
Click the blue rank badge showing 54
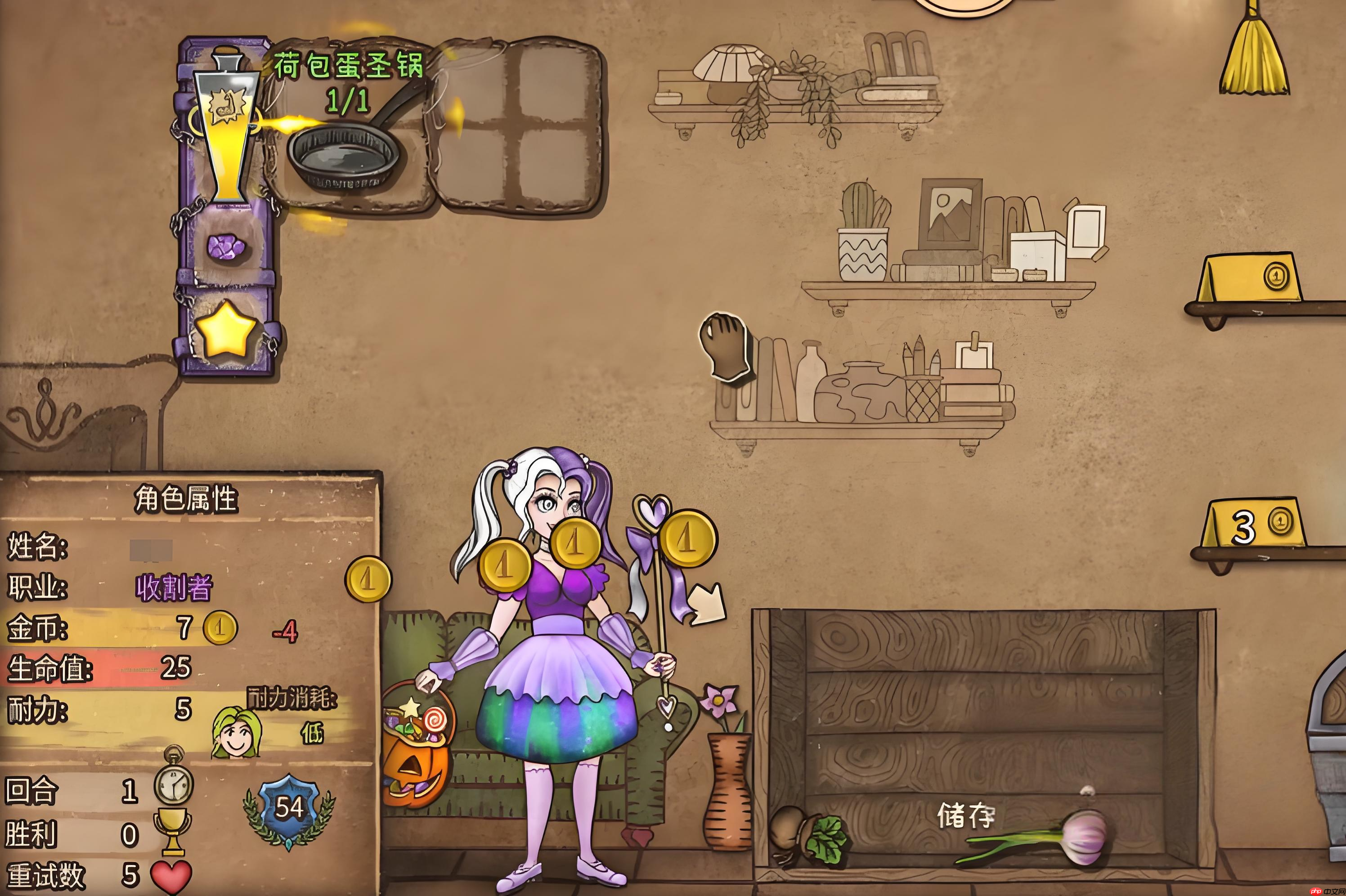tap(289, 808)
